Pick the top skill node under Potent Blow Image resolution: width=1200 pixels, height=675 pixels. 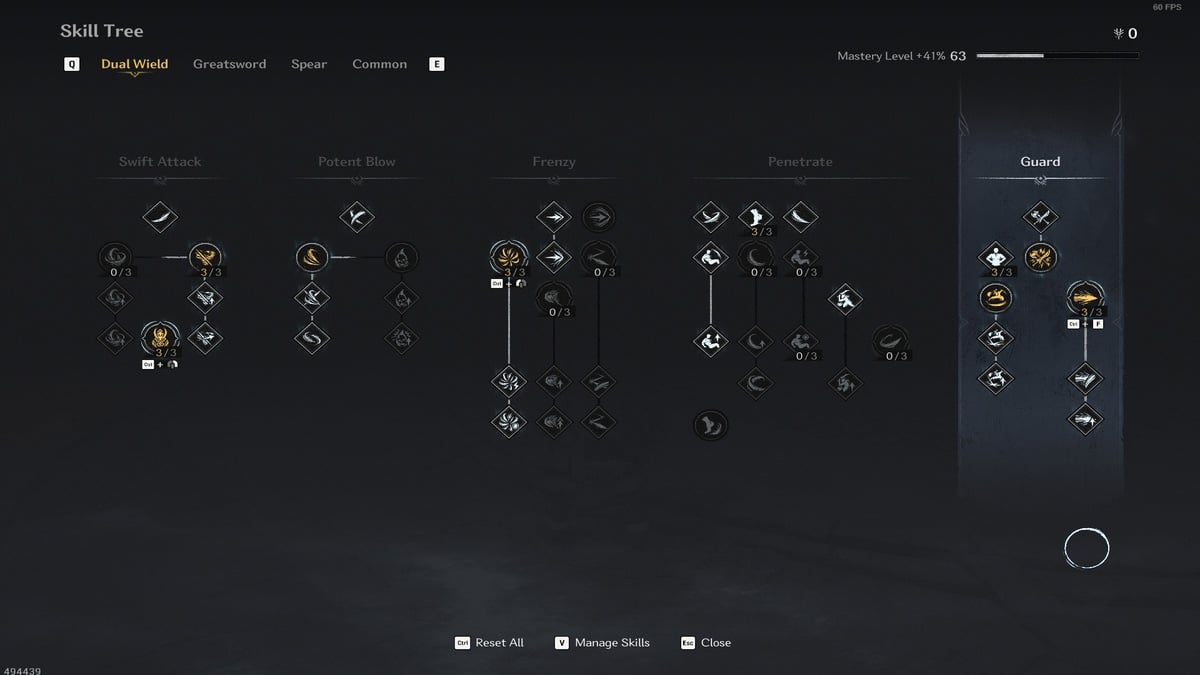pos(357,216)
